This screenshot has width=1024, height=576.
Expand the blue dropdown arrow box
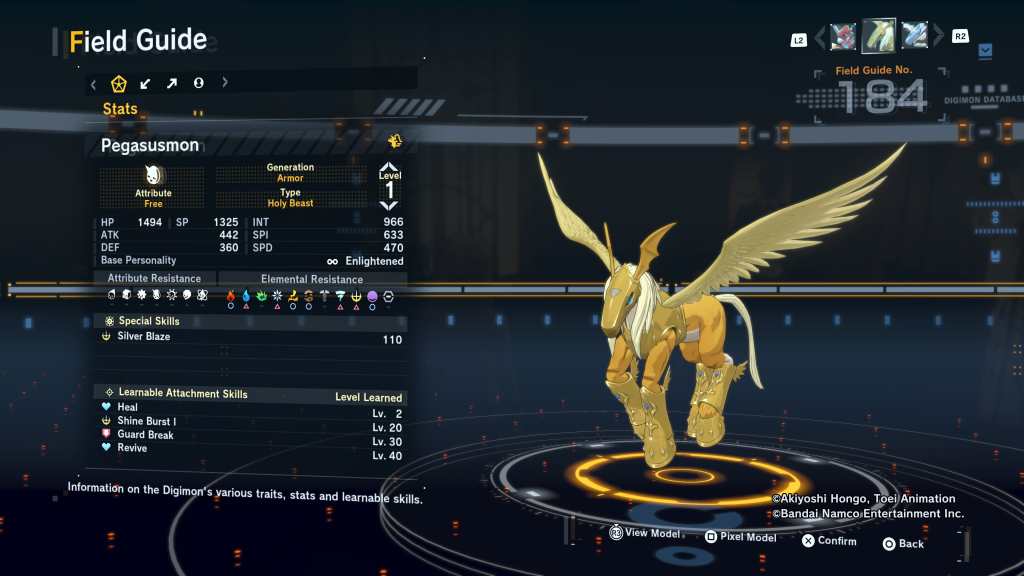[986, 49]
